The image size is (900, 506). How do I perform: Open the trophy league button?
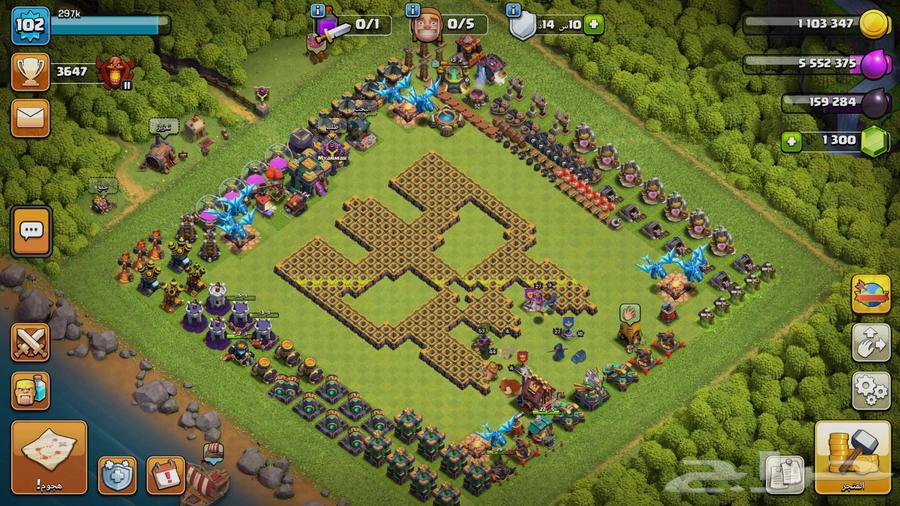31,71
